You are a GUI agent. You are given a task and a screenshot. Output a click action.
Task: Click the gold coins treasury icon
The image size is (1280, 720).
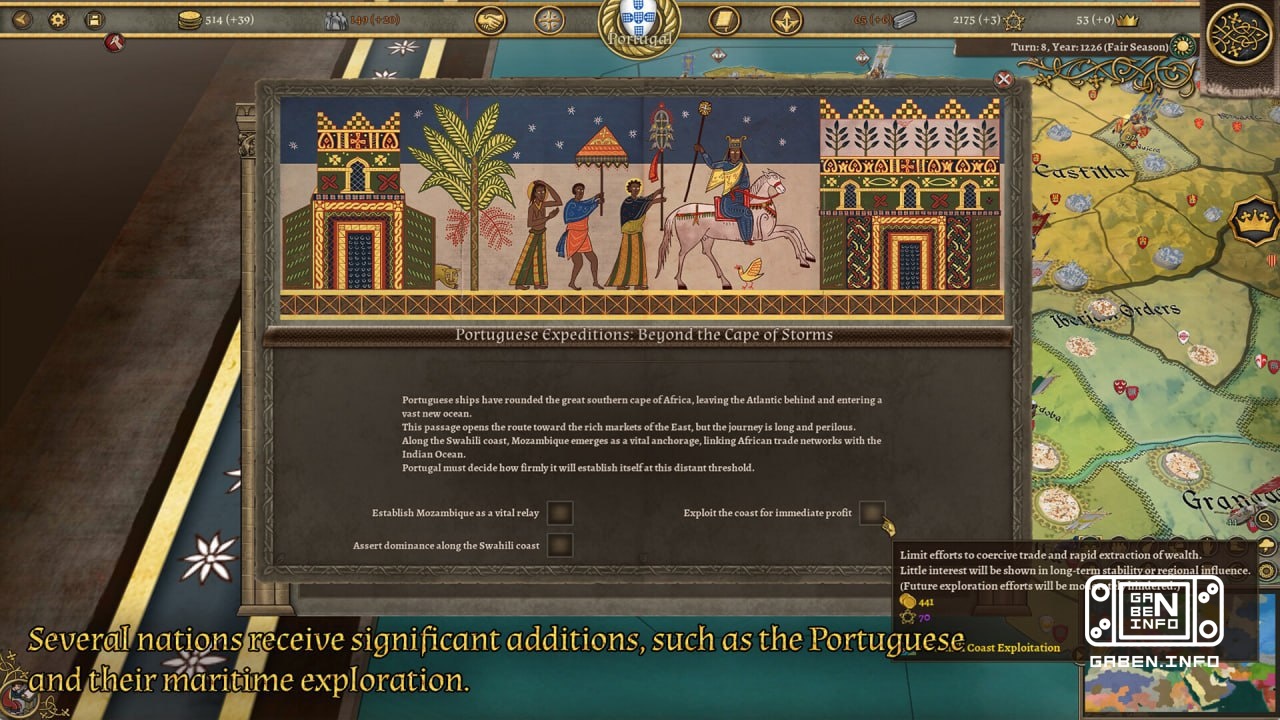[188, 19]
